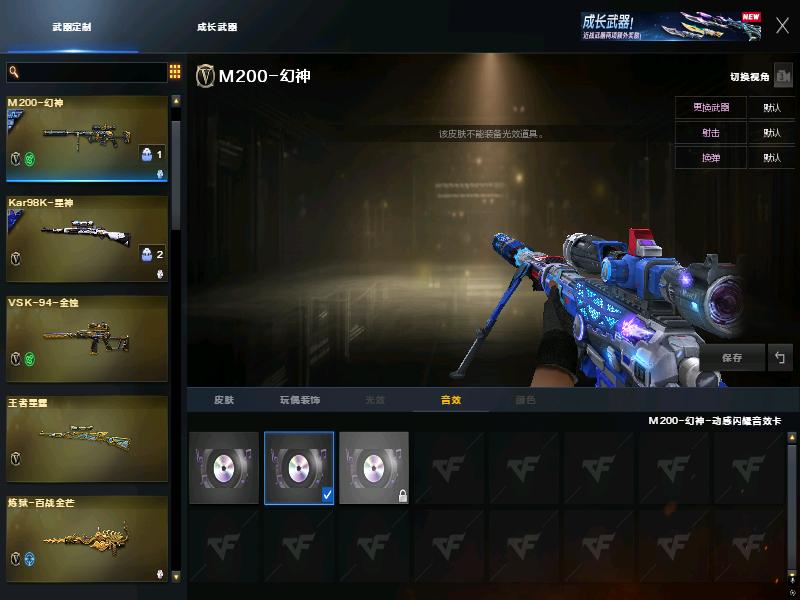Open the 玩偶装饰 tab
Image resolution: width=800 pixels, height=600 pixels.
pos(299,400)
